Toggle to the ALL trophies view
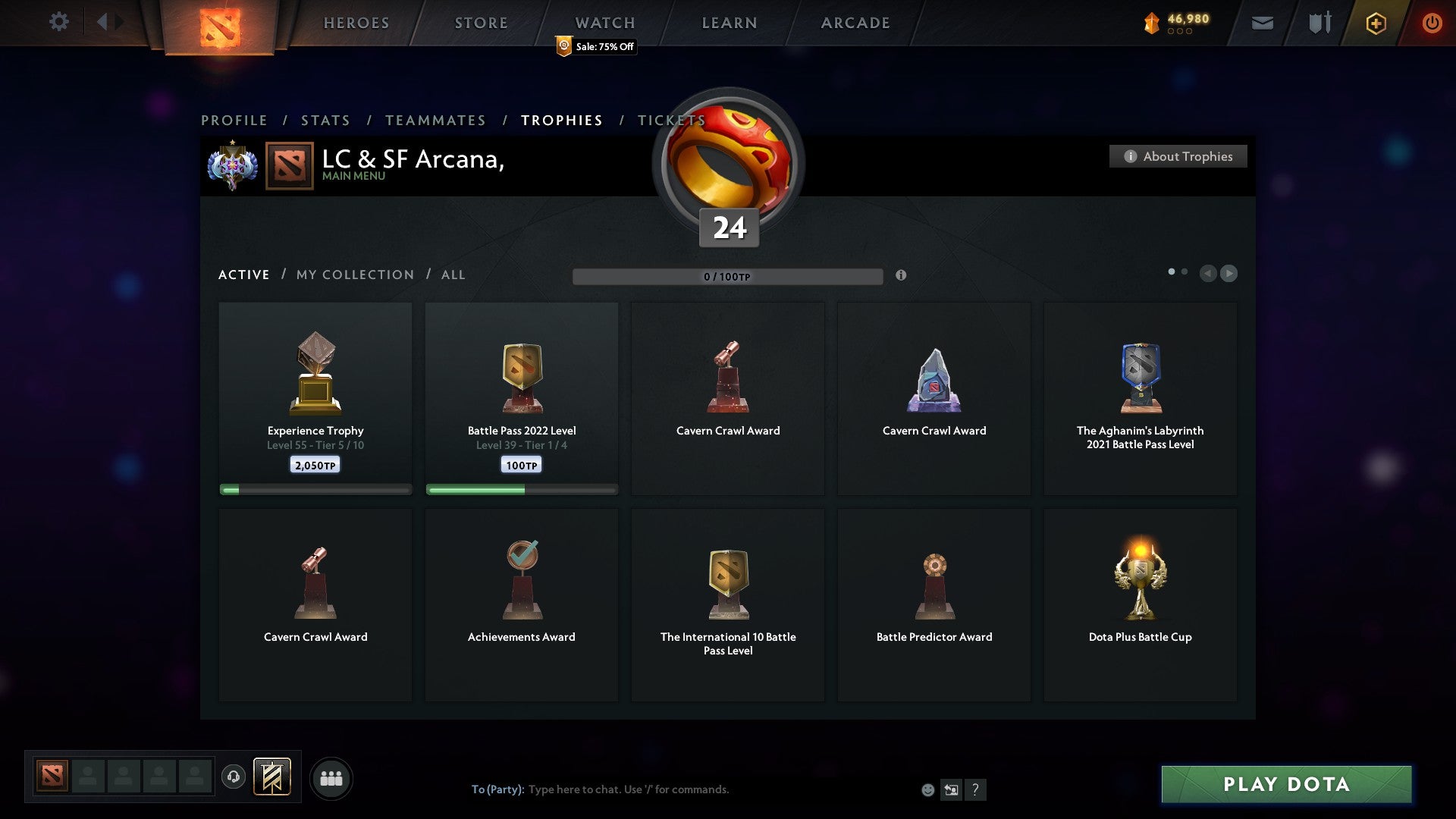This screenshot has width=1456, height=819. (x=453, y=275)
